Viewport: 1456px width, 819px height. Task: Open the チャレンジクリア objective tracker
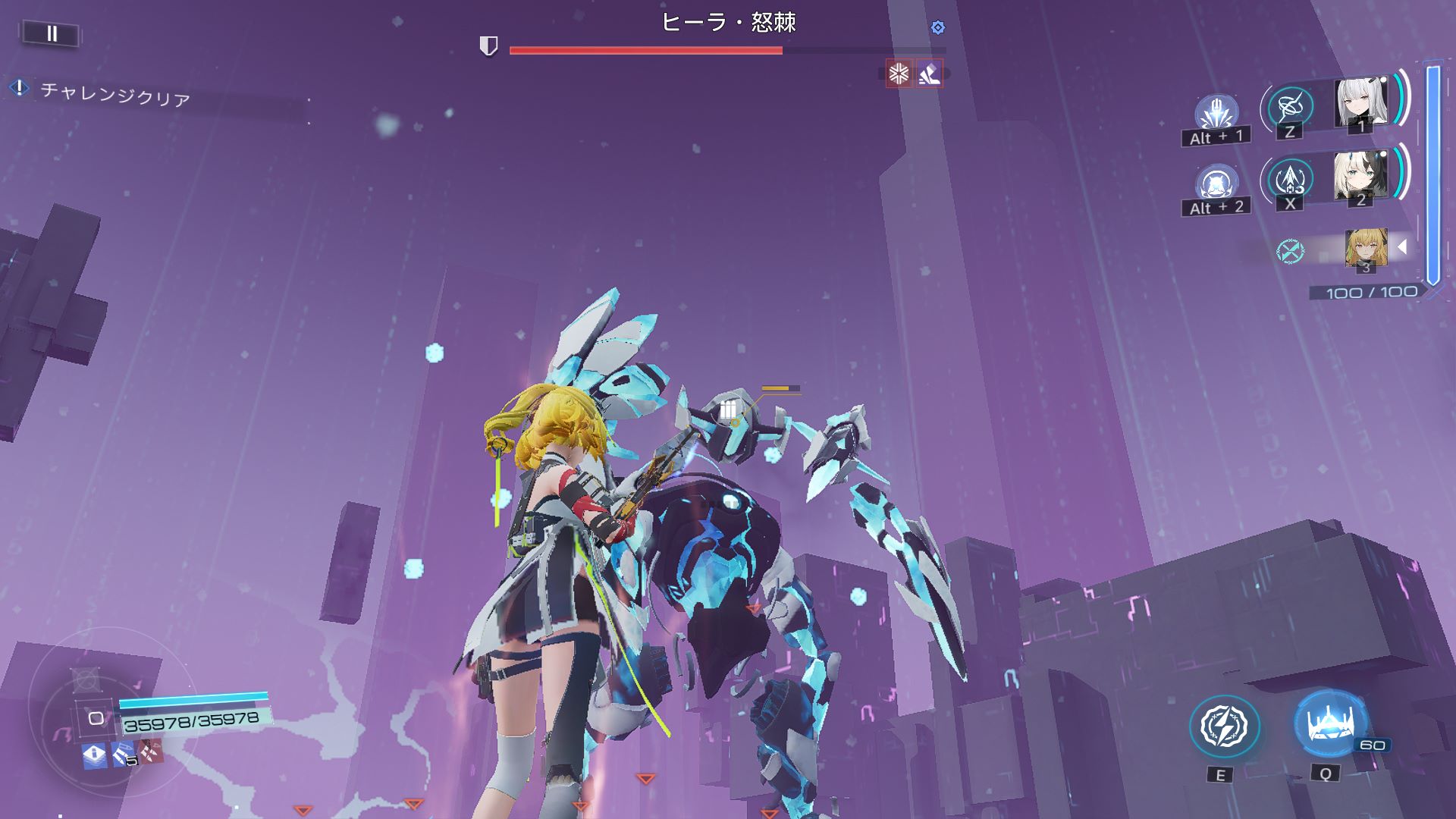coord(114,94)
